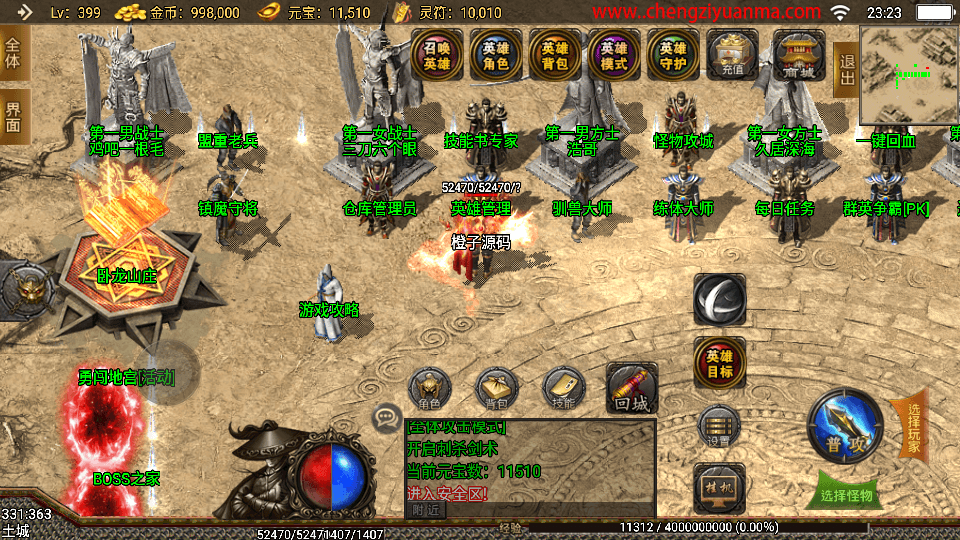Open the 英雄背包 hero bag
This screenshot has width=960, height=540.
[555, 55]
